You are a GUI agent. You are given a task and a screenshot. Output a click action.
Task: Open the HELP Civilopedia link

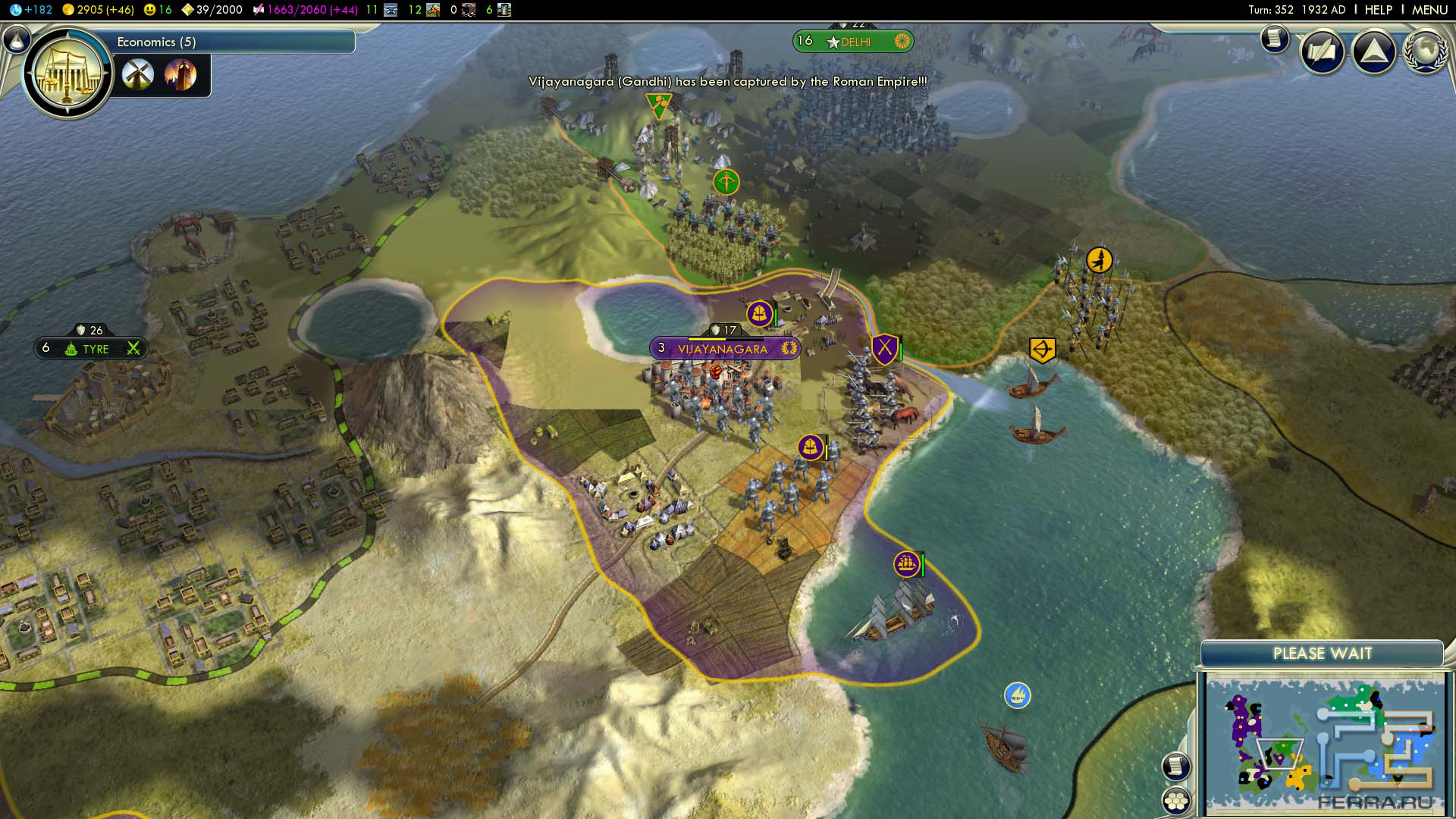[x=1378, y=10]
